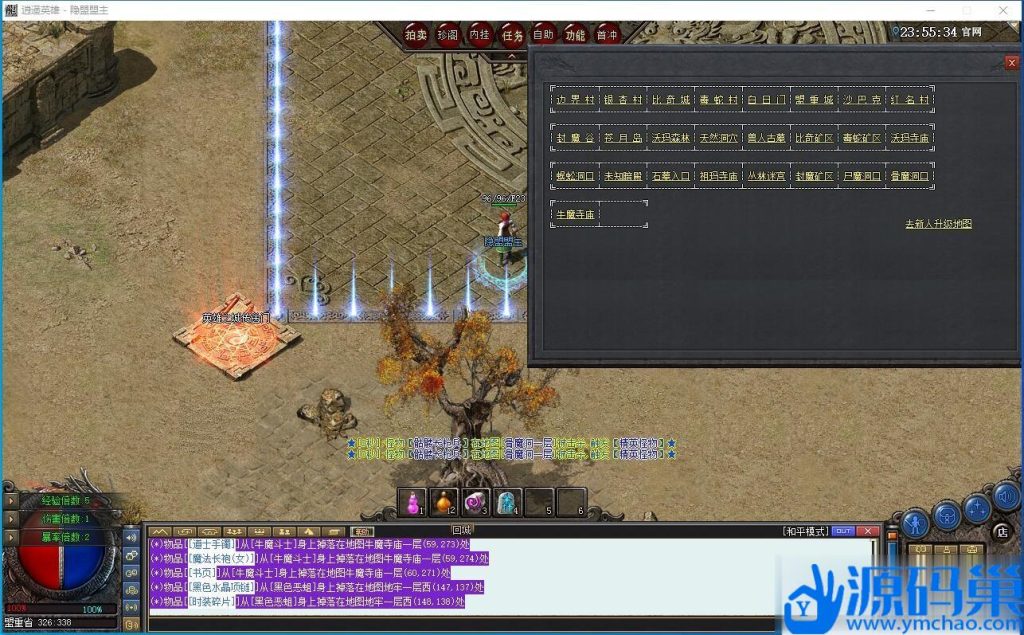Close the teleport map panel

point(1011,63)
